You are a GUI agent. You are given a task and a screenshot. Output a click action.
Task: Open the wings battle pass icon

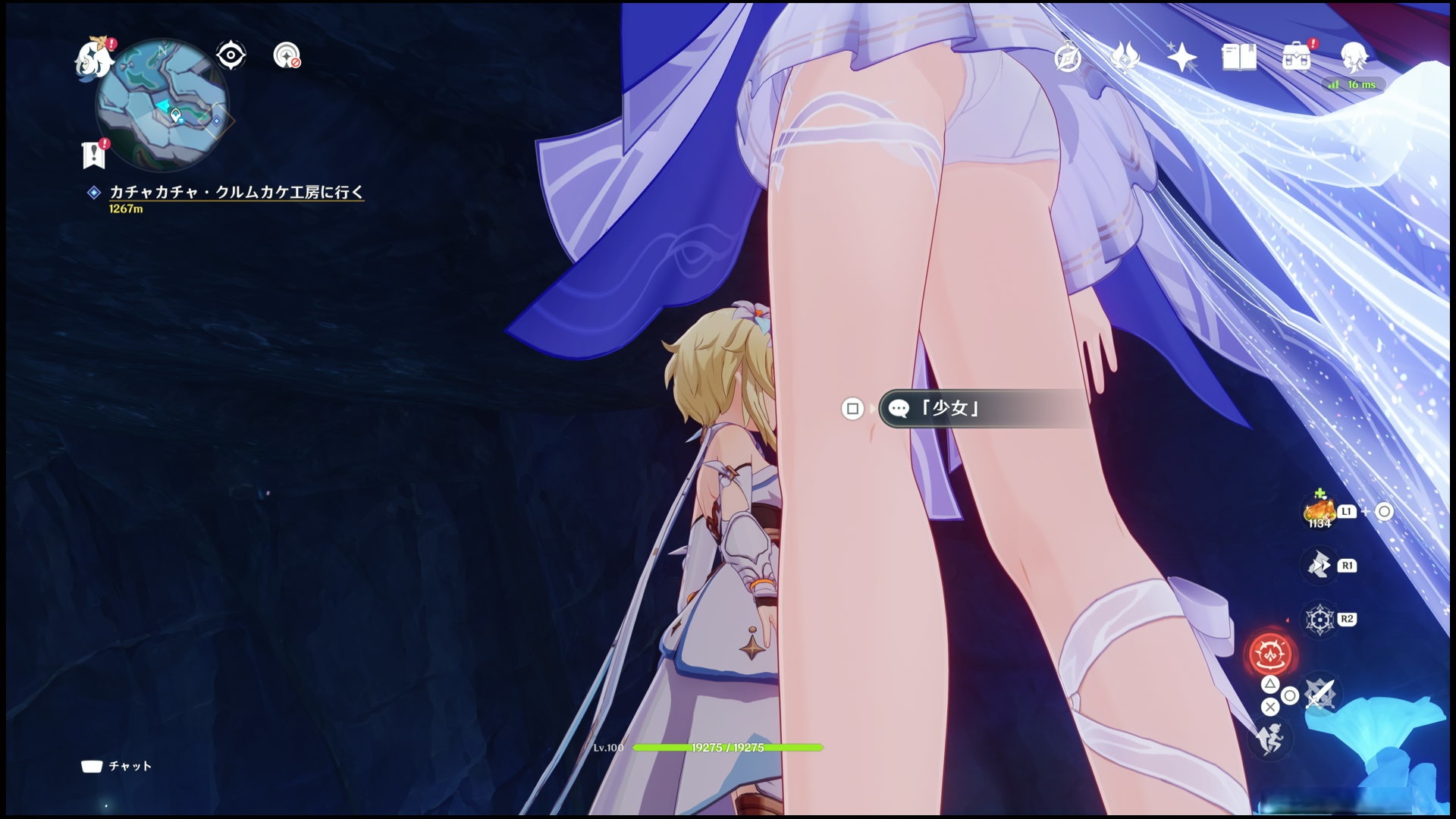click(x=1125, y=58)
